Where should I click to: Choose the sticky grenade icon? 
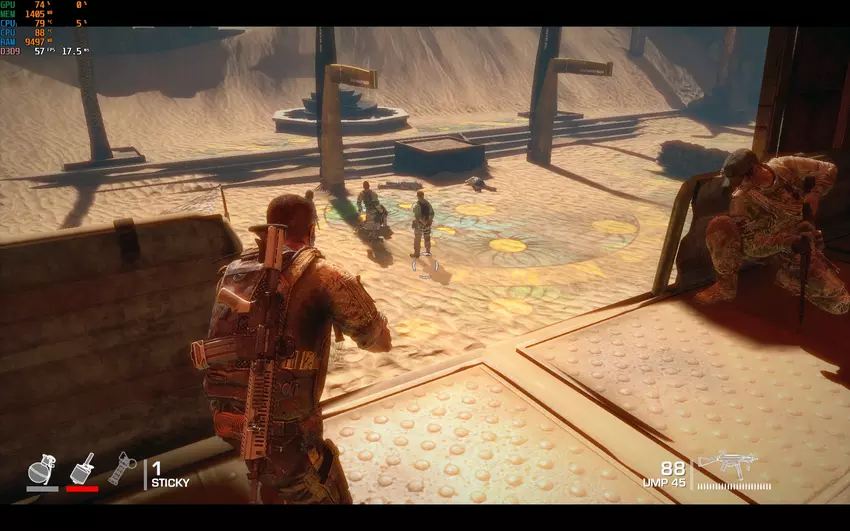click(x=82, y=469)
